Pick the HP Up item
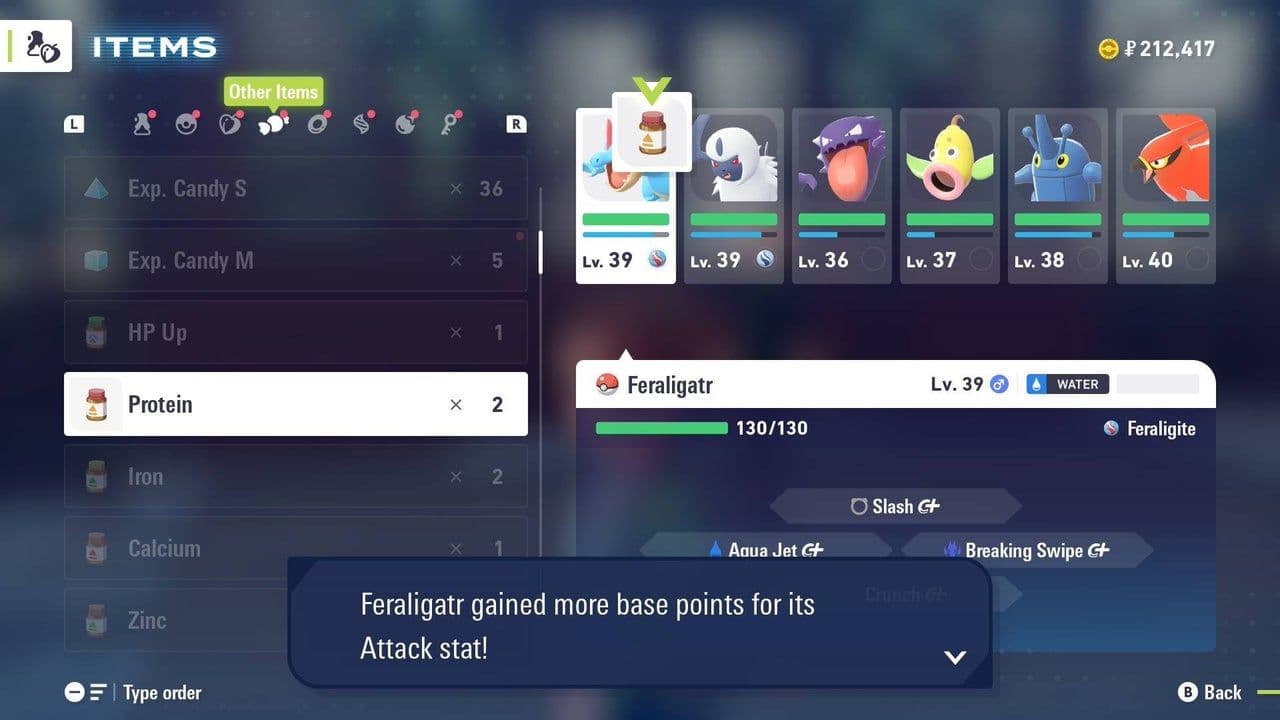This screenshot has height=720, width=1280. 296,332
